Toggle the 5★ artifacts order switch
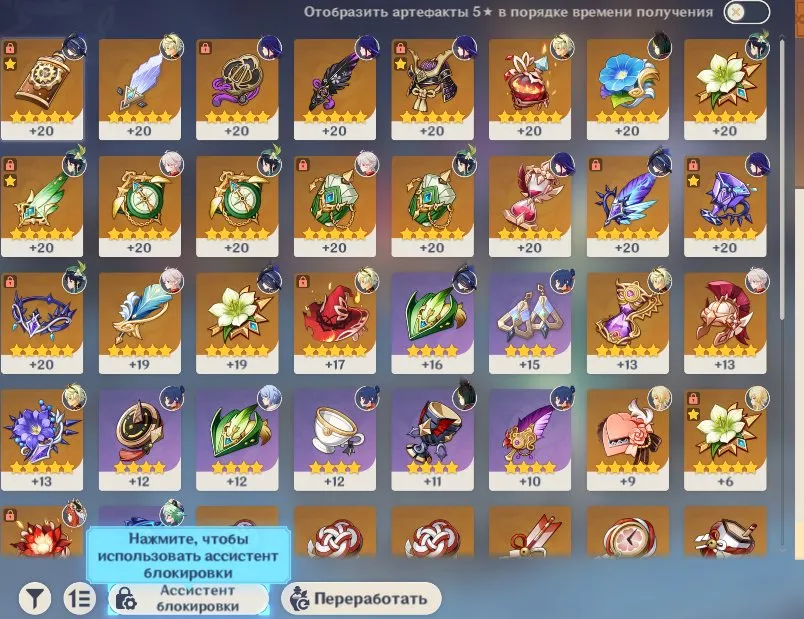Image resolution: width=804 pixels, height=619 pixels. point(747,12)
